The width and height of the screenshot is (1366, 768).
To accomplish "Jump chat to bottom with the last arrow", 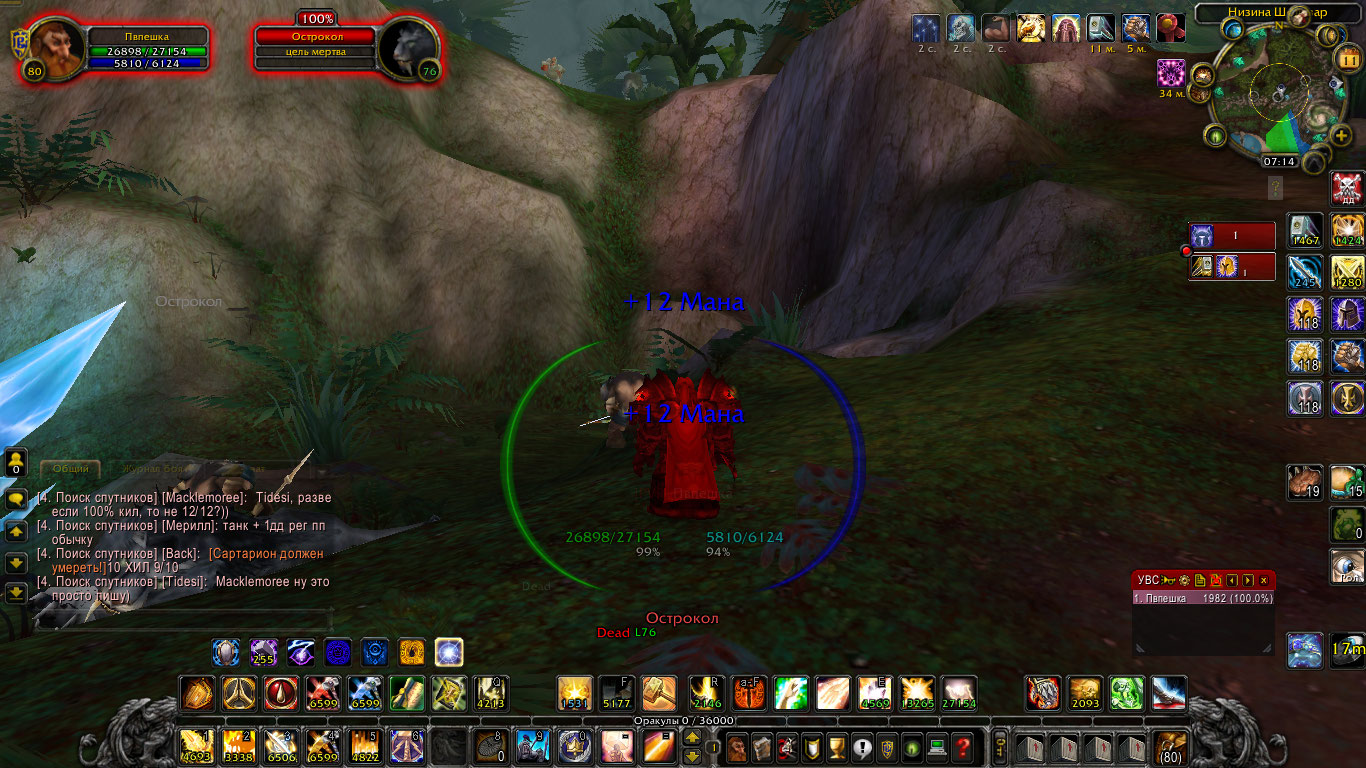I will pyautogui.click(x=16, y=593).
